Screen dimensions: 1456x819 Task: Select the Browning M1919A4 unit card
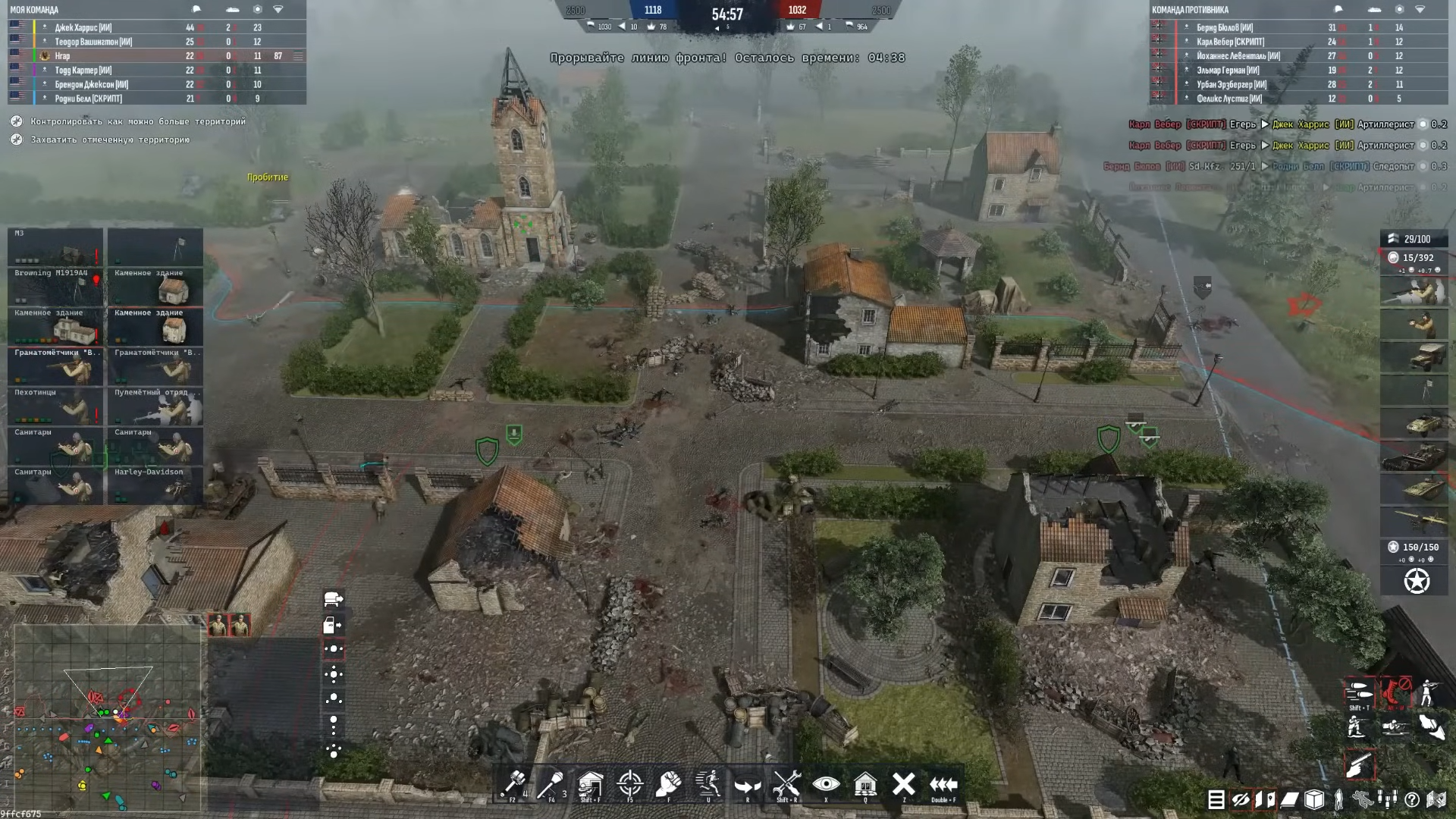pyautogui.click(x=55, y=287)
